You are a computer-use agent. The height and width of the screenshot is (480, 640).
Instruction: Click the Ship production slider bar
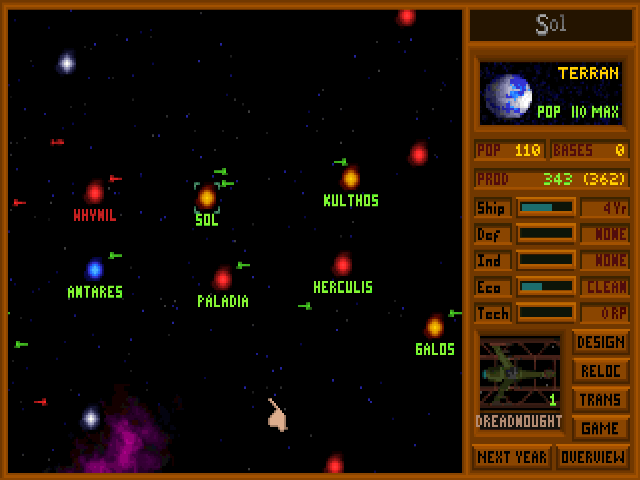[545, 208]
